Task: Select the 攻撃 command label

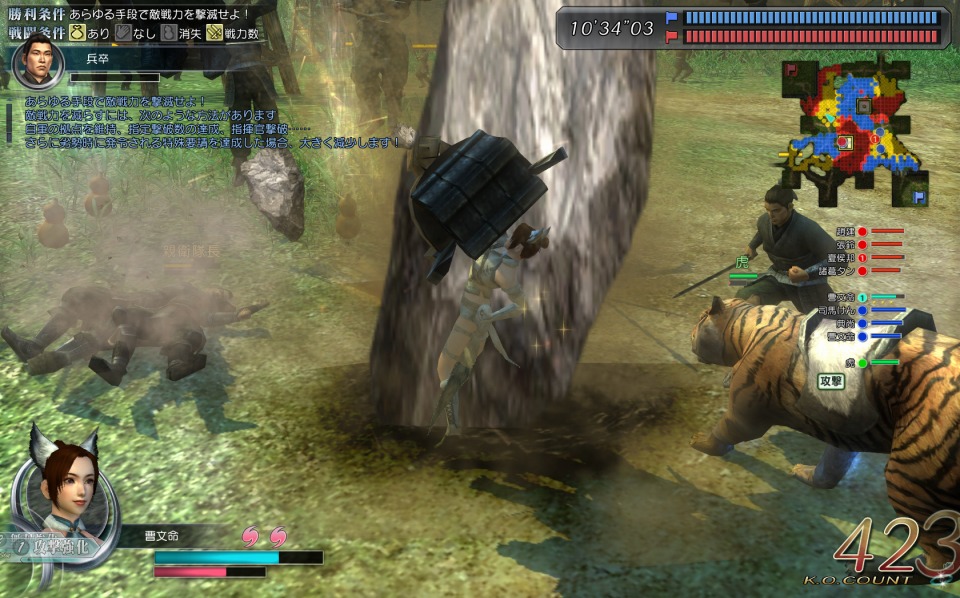Action: [831, 381]
